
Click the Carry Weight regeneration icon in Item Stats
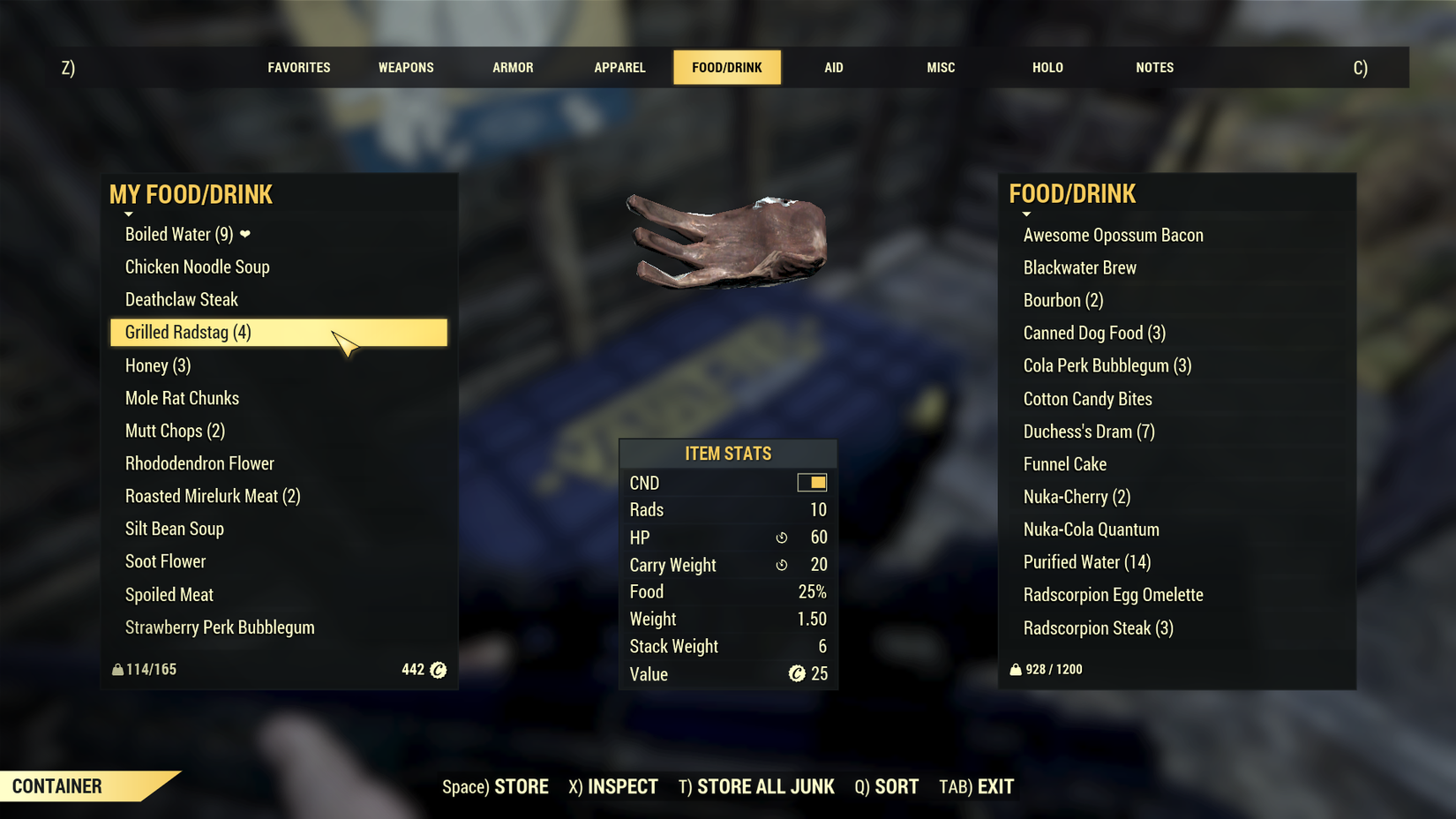(x=783, y=565)
